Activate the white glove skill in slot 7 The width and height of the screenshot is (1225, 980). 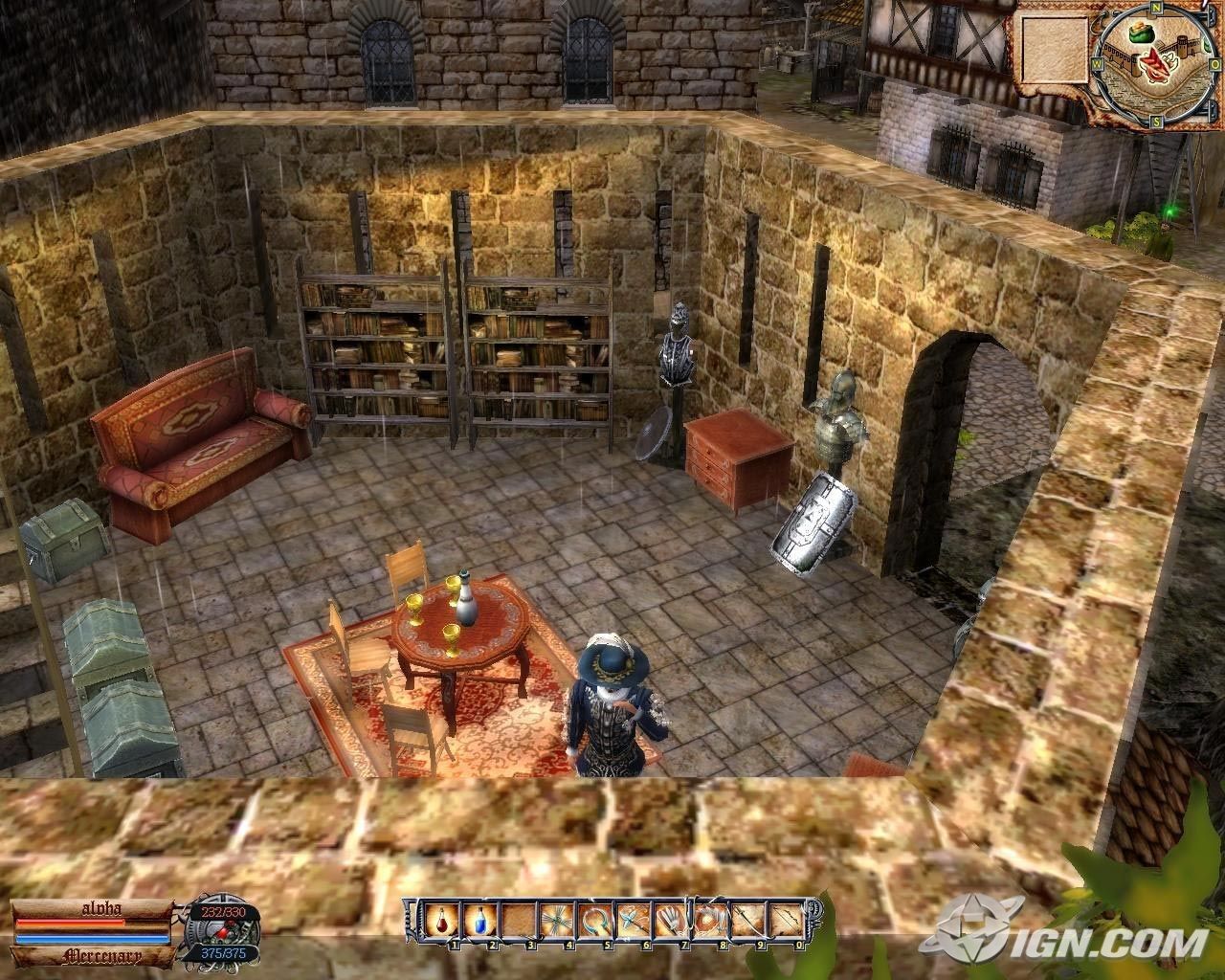pyautogui.click(x=669, y=923)
